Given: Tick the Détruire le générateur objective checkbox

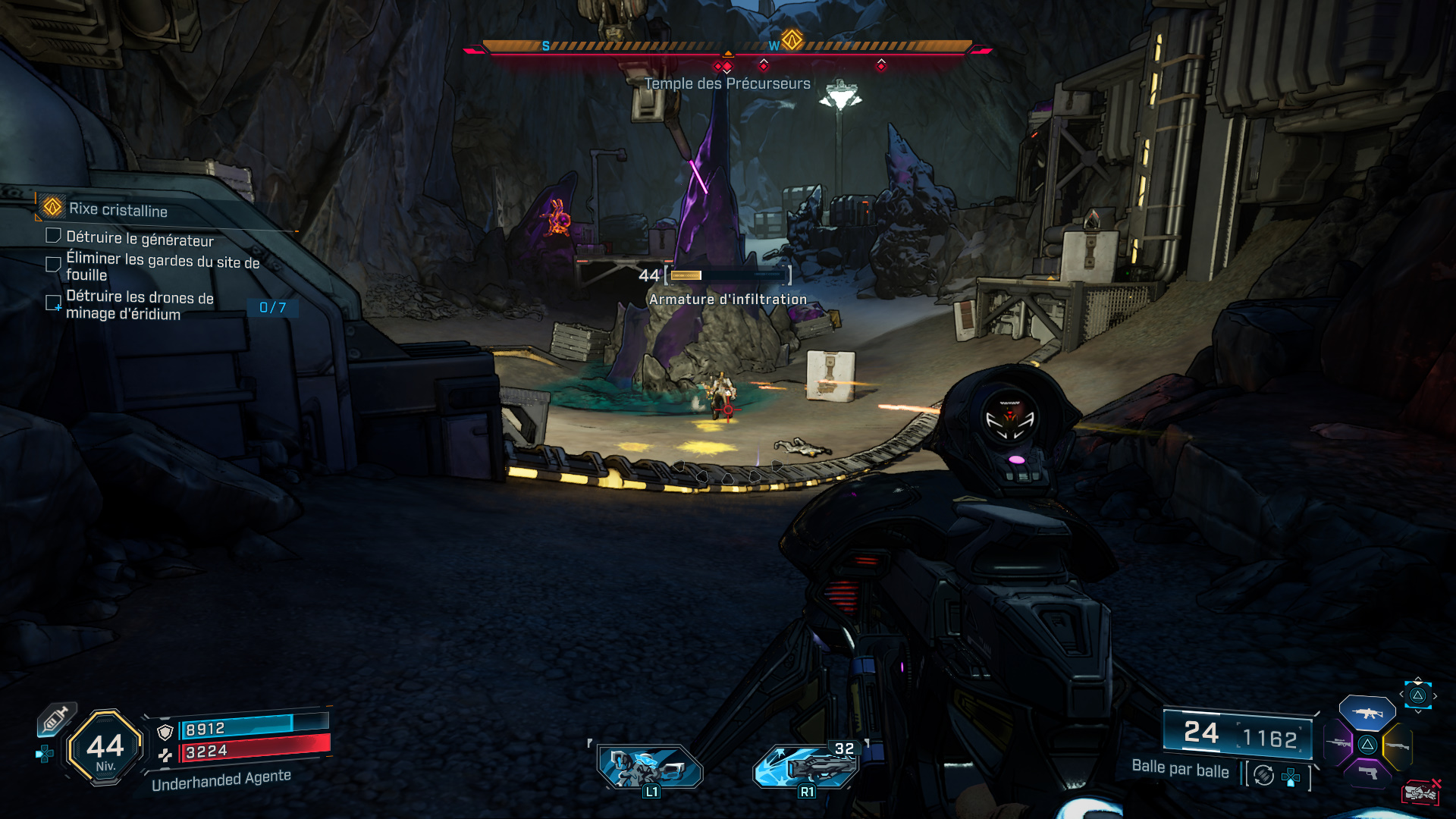Looking at the screenshot, I should coord(53,236).
